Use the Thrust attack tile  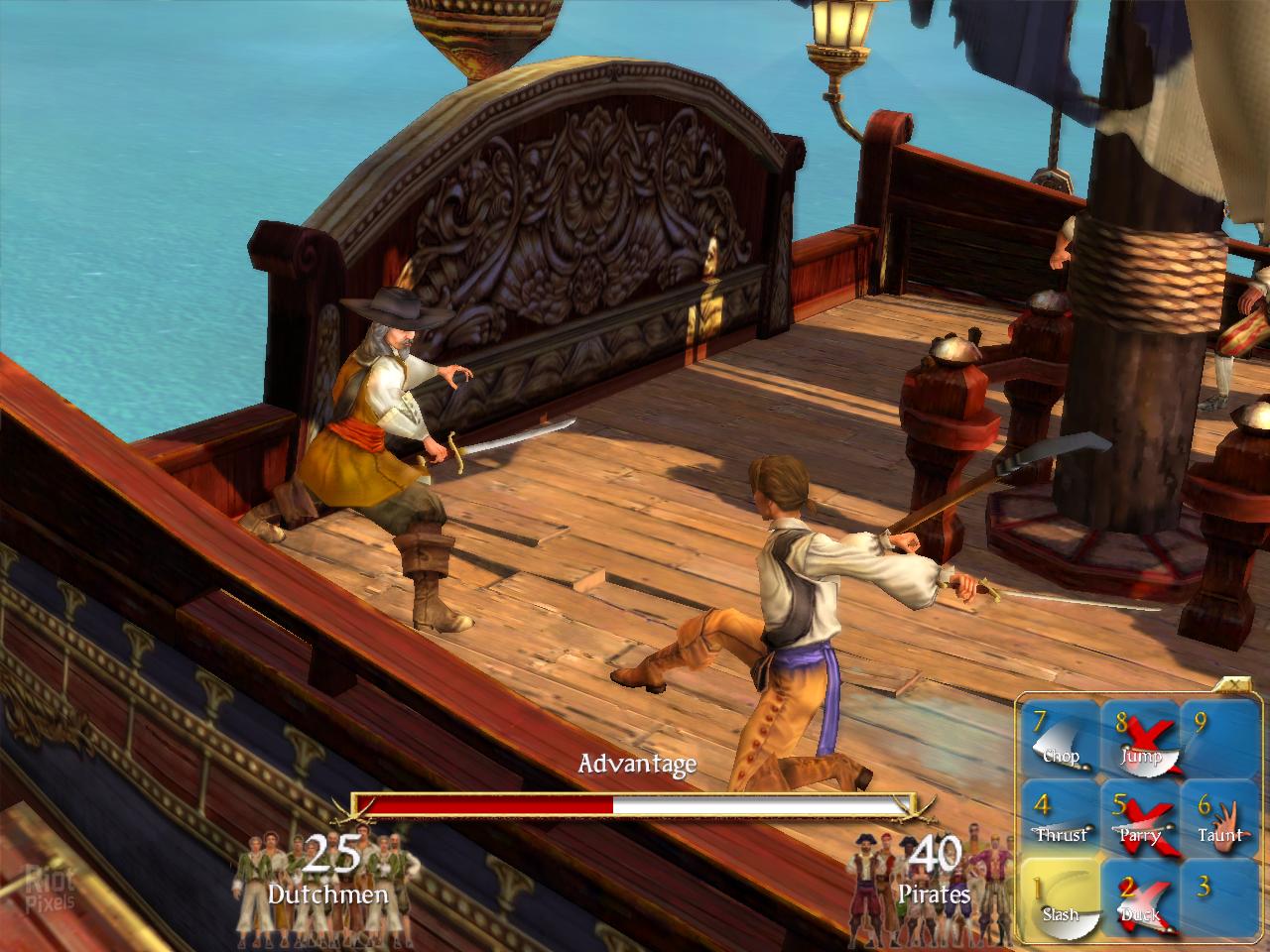1061,819
